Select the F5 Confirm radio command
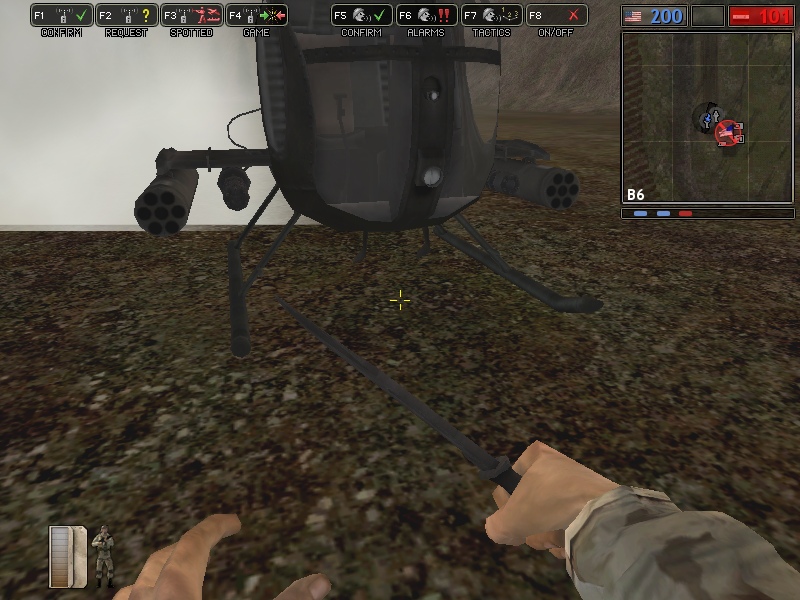Screen dimensions: 800x600 click(x=362, y=16)
